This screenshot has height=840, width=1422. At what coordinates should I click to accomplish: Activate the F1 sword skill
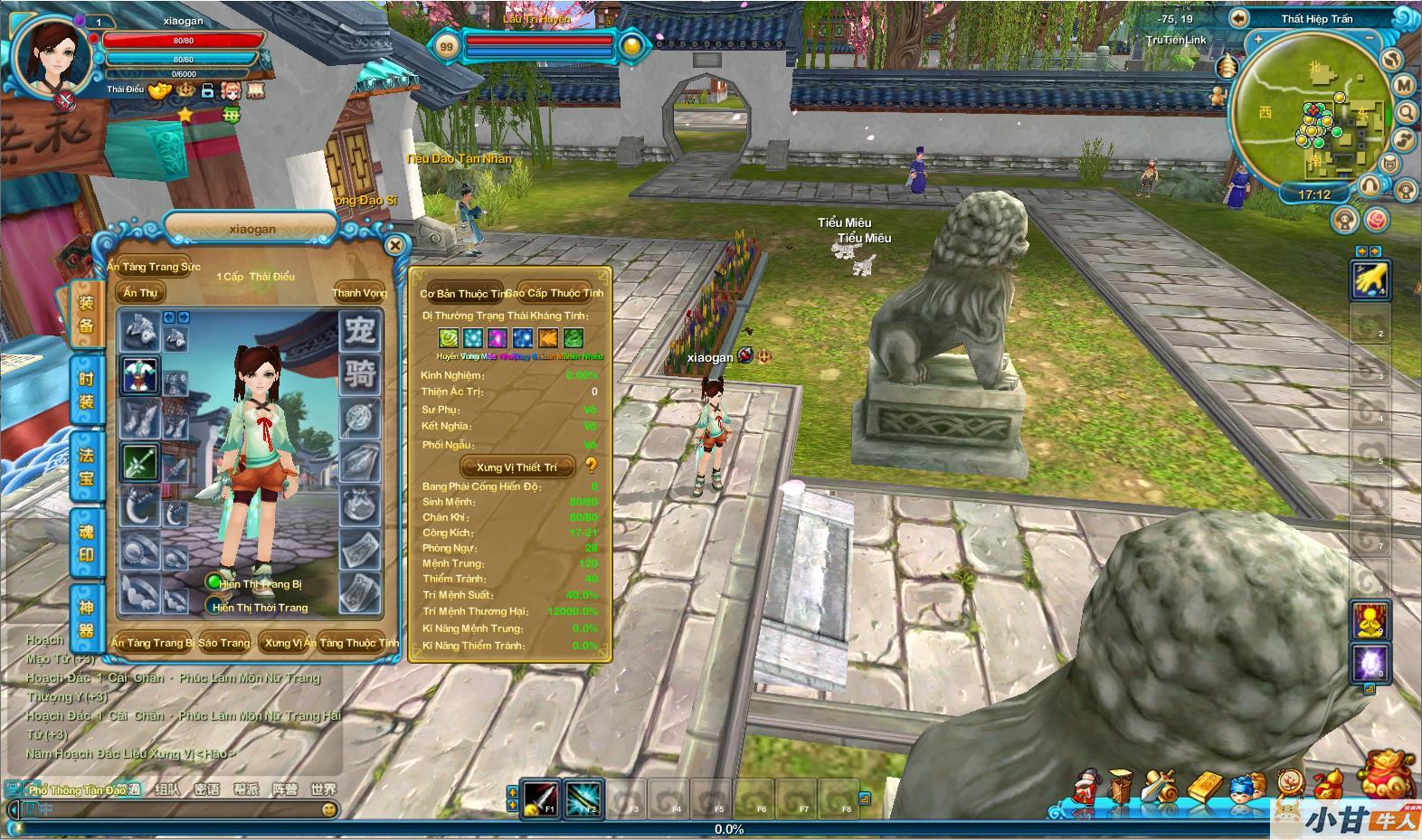pos(540,798)
